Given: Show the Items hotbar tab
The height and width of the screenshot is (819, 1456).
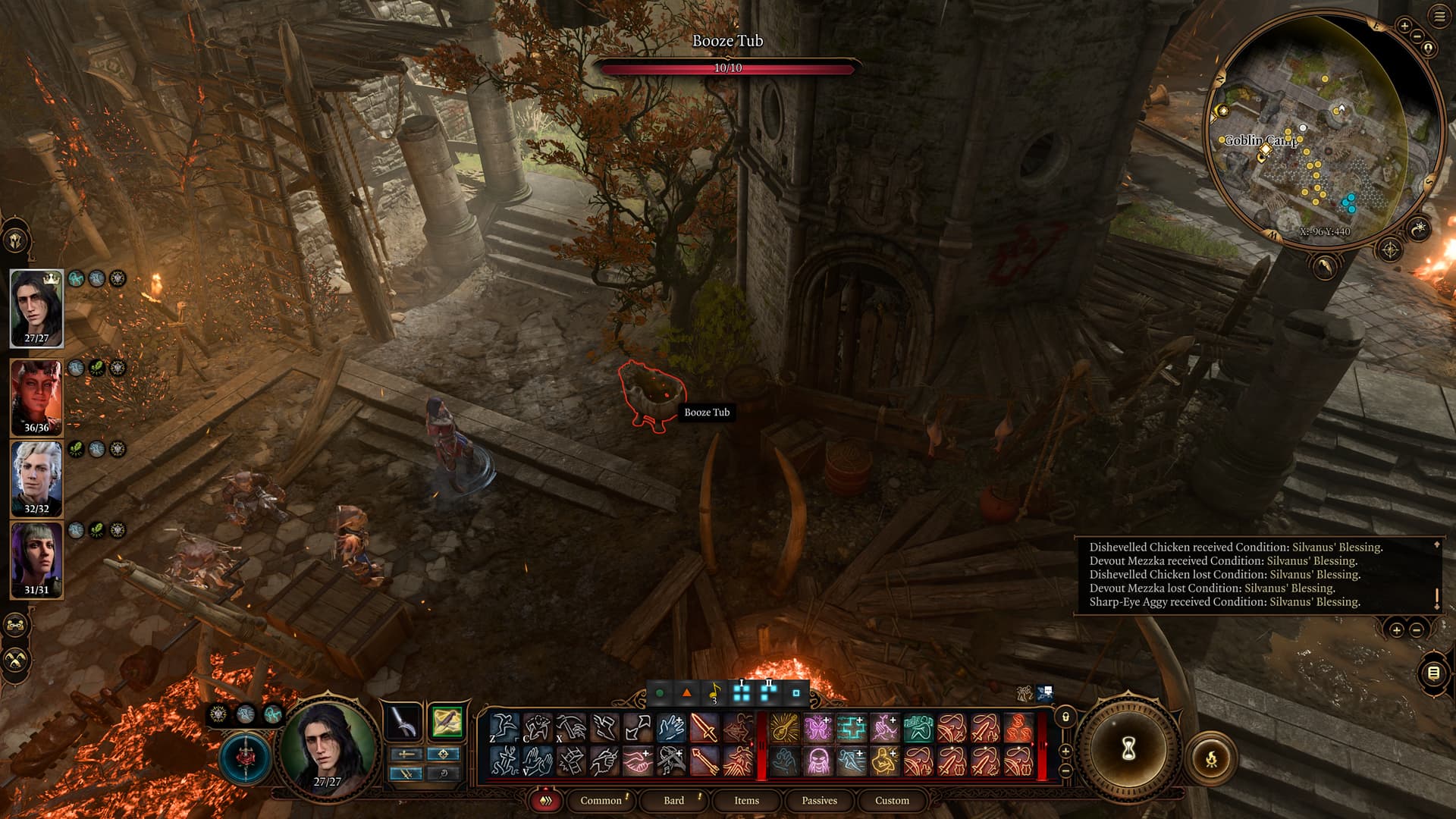Looking at the screenshot, I should 746,800.
